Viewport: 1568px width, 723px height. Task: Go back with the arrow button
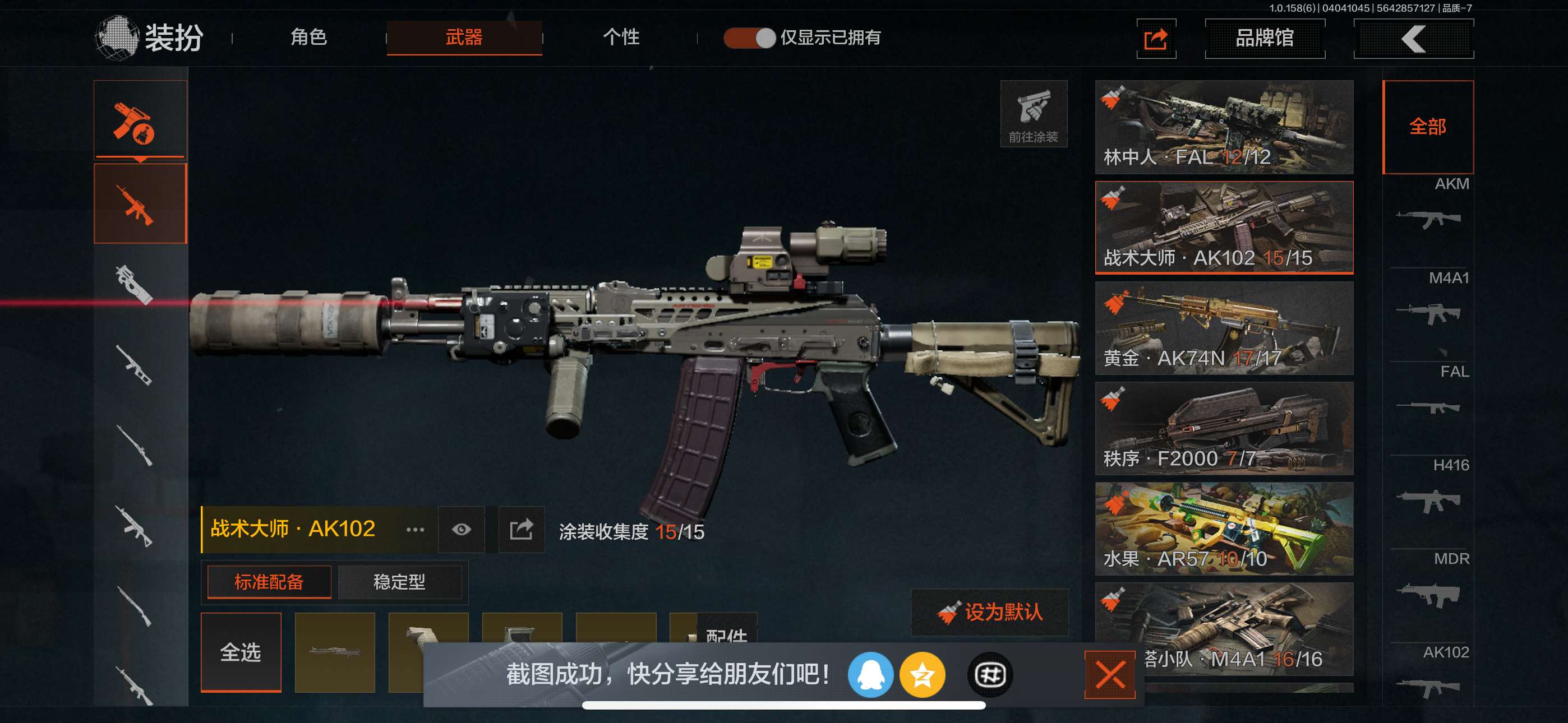click(1413, 39)
